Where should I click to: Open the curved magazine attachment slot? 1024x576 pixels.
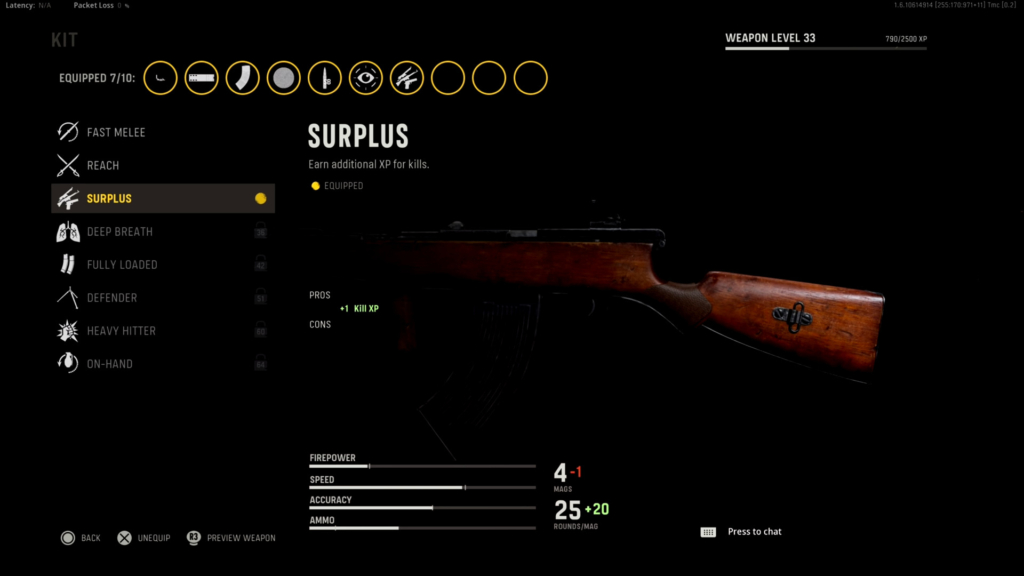click(x=243, y=78)
